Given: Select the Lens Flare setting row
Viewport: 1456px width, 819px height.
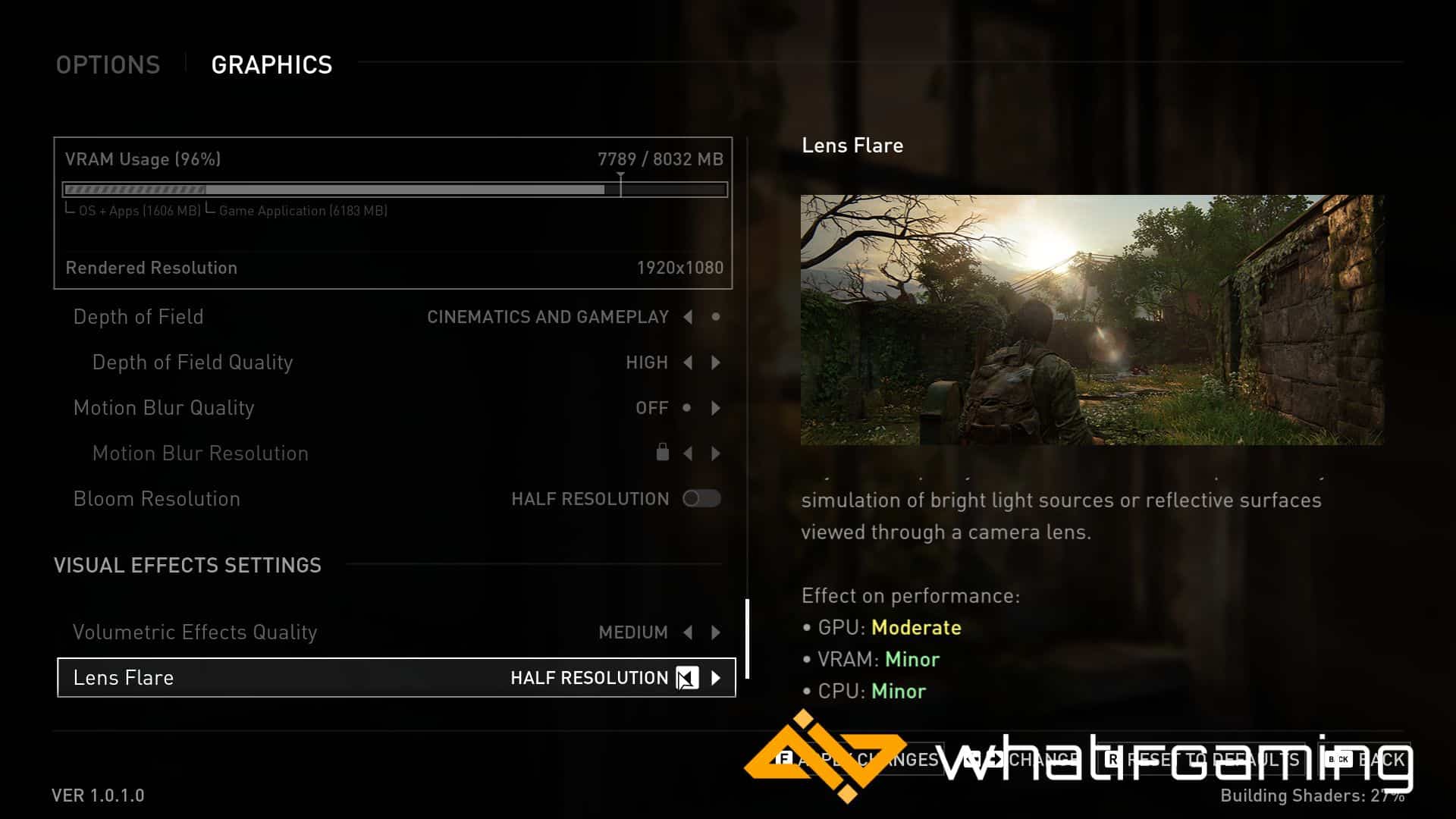Looking at the screenshot, I should coord(303,678).
